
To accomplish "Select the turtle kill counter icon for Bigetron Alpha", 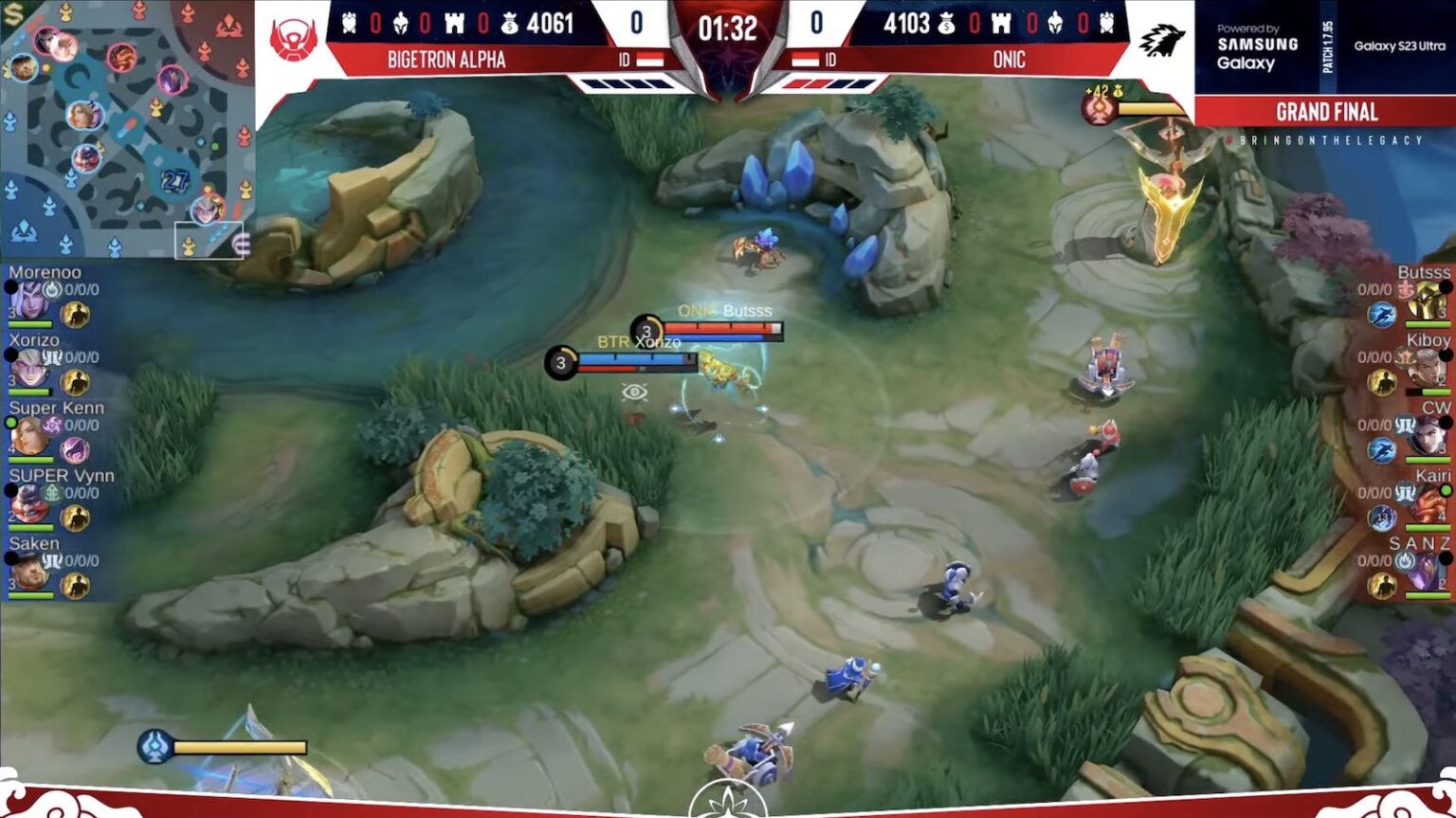I will click(349, 26).
